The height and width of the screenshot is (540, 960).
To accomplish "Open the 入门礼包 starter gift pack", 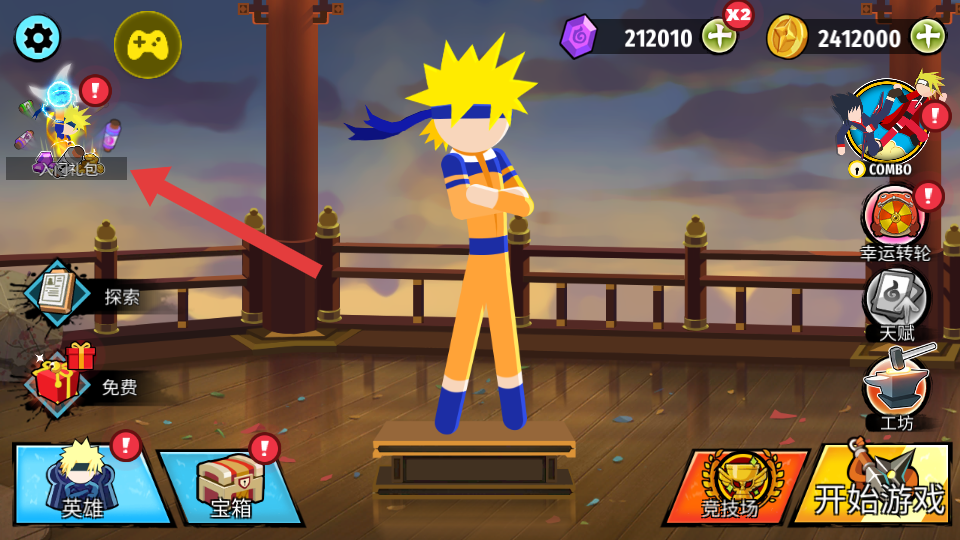I will pyautogui.click(x=66, y=132).
